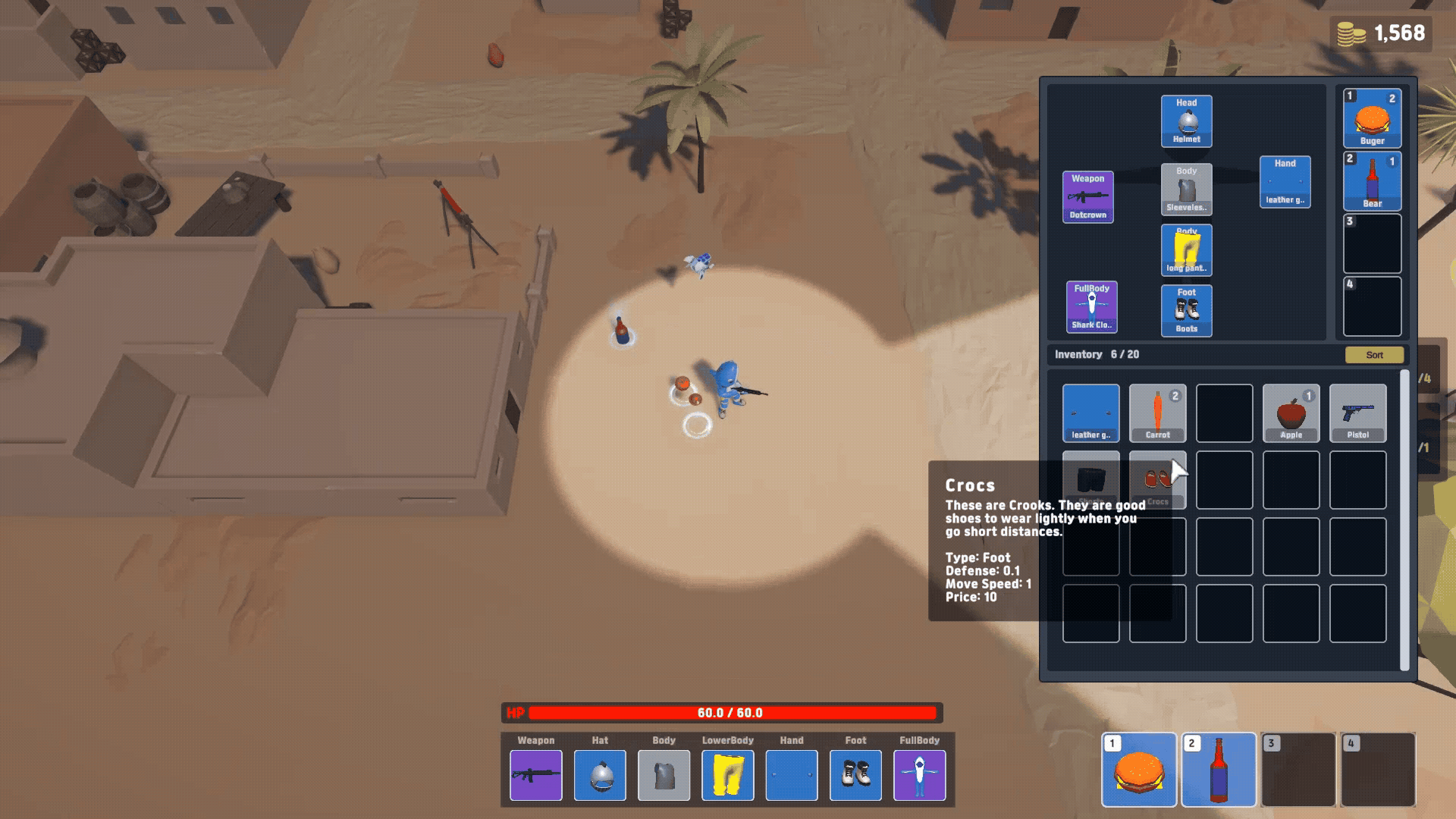Click the Shorts item in the inventory

tap(1091, 479)
